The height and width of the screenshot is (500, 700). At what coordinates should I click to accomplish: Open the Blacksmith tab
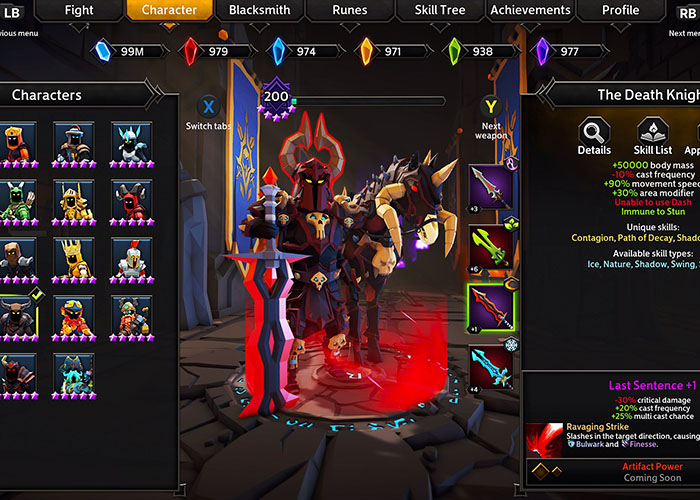point(258,10)
